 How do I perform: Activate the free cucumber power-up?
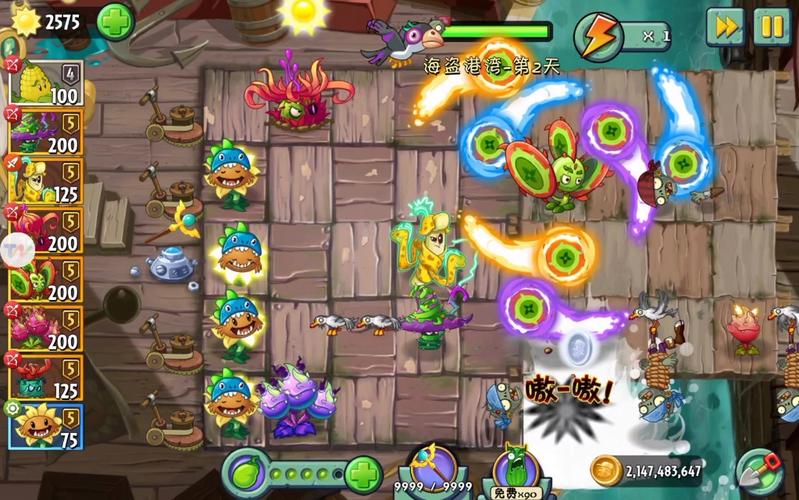(x=516, y=470)
